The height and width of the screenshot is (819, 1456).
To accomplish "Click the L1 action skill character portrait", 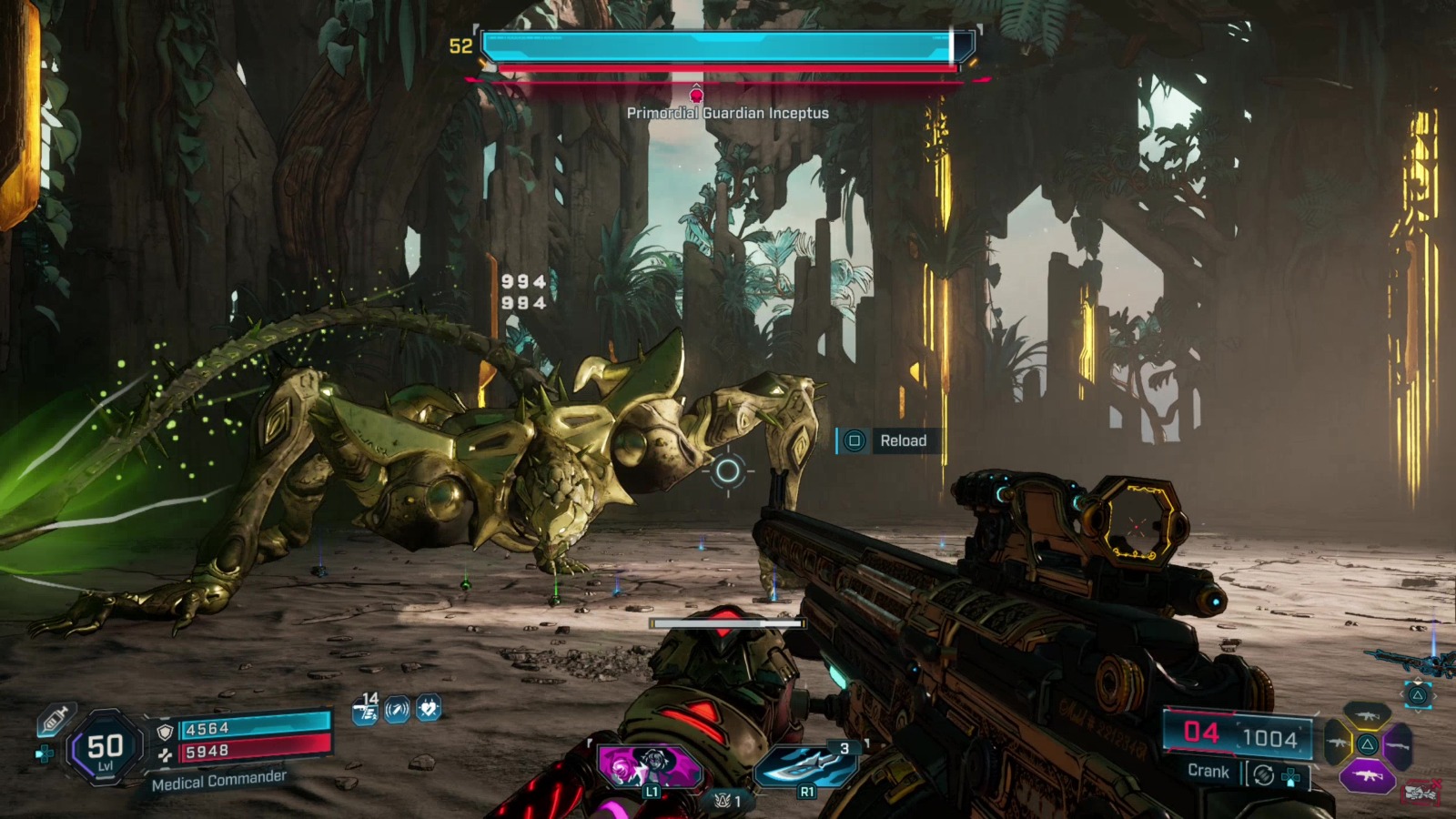I will 652,766.
